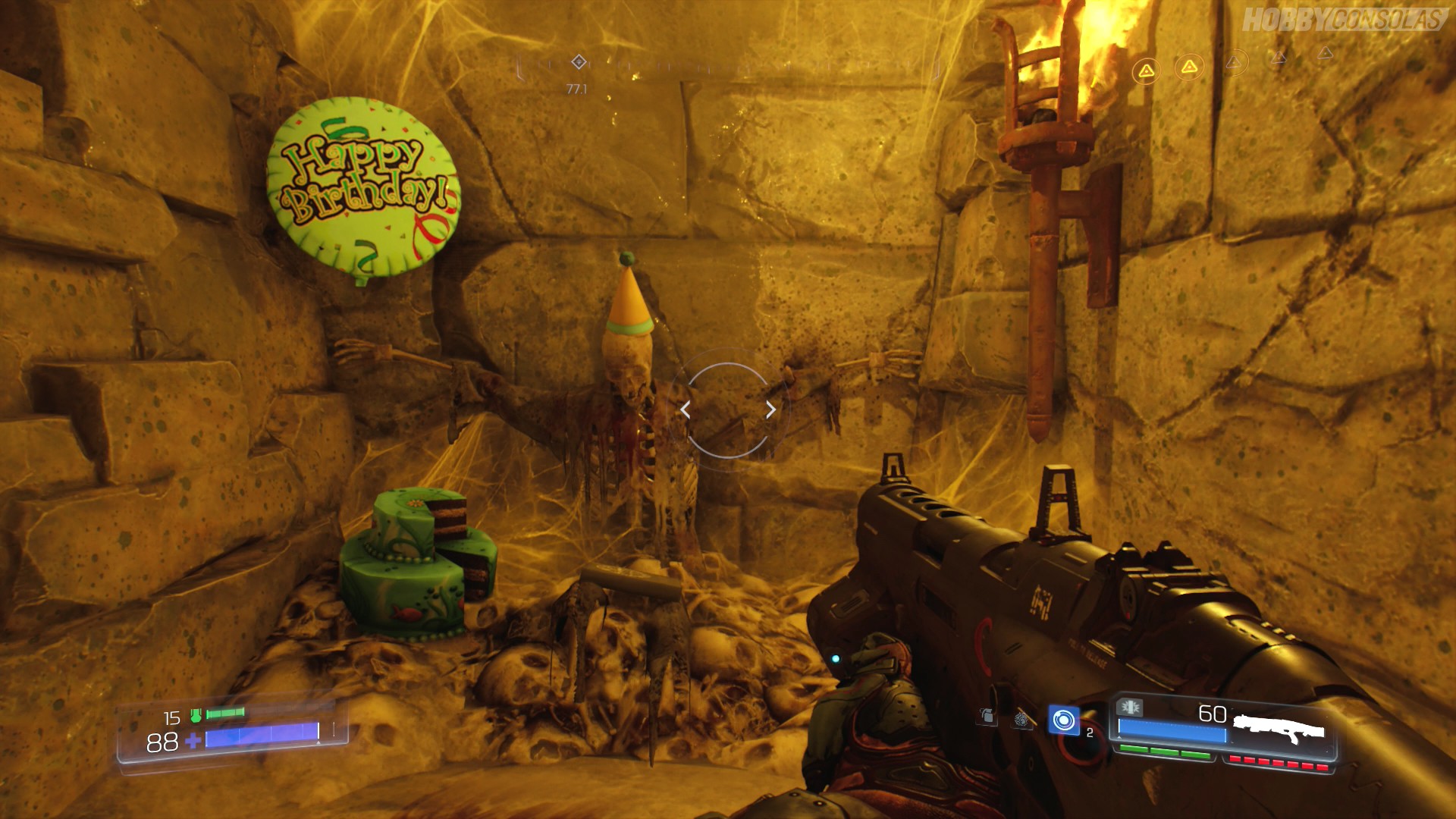Click the red BFG charge segments bar
This screenshot has width=1456, height=819.
point(1279,761)
